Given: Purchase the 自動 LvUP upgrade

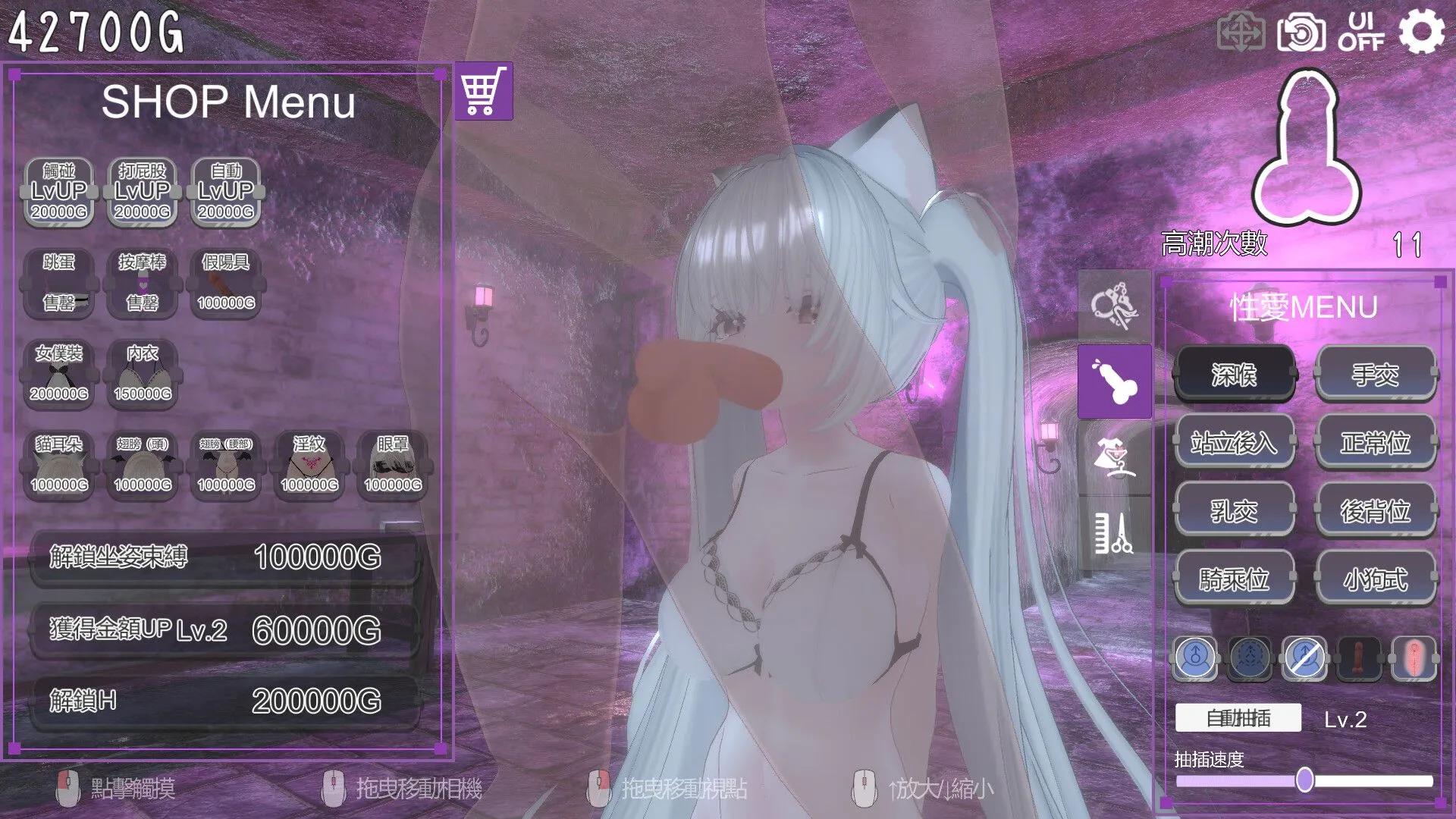Looking at the screenshot, I should (226, 192).
